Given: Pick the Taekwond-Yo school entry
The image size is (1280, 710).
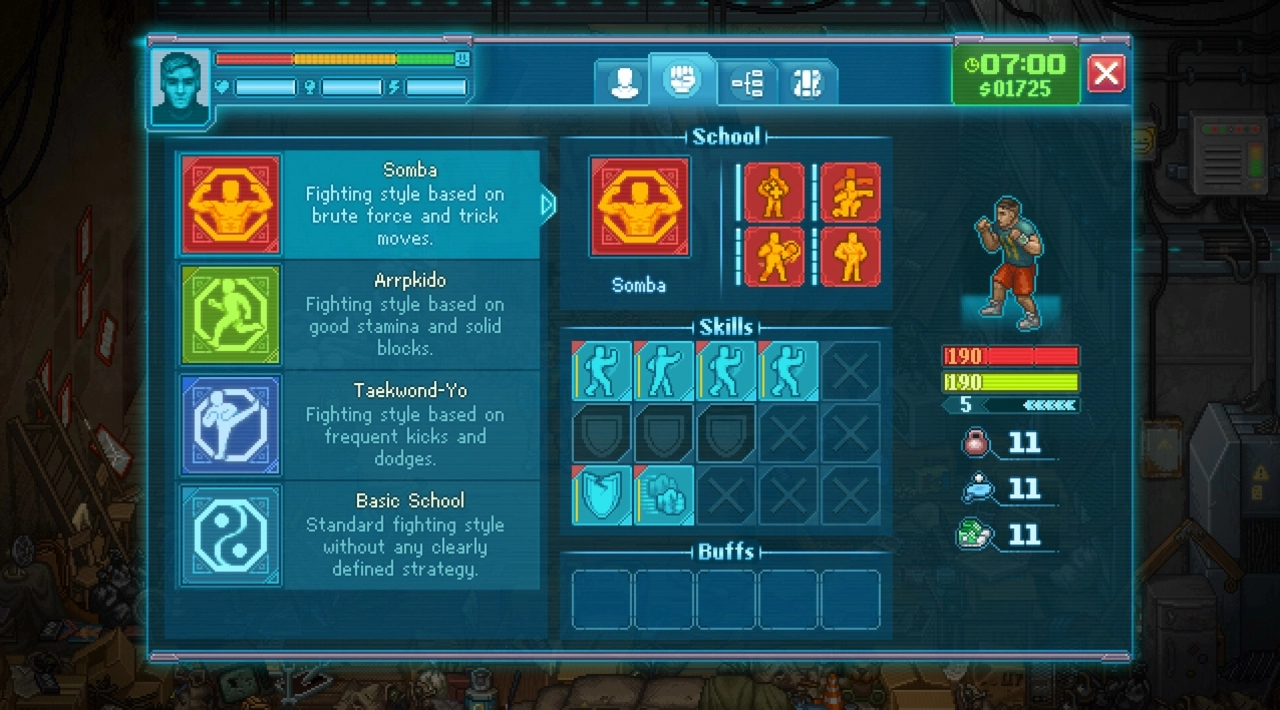Looking at the screenshot, I should (358, 424).
